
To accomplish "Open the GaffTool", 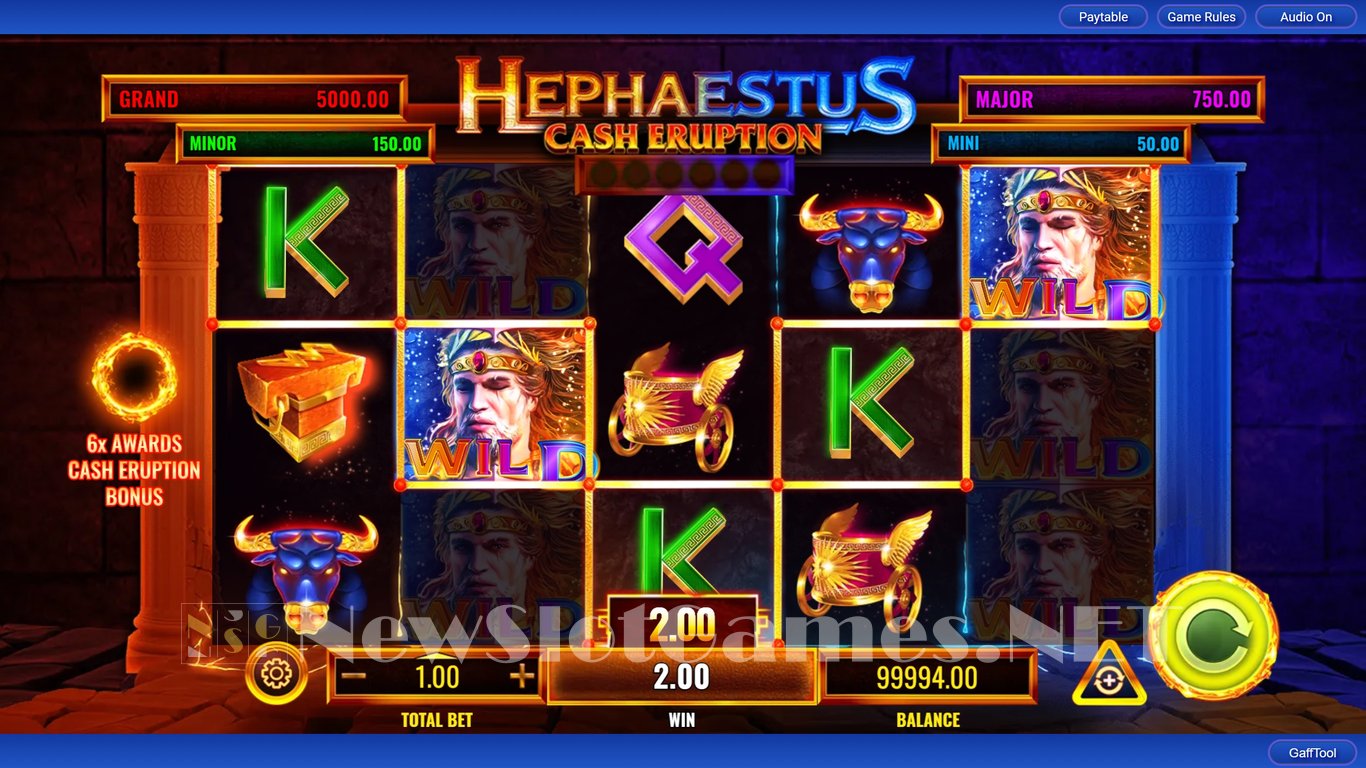I will click(x=1312, y=753).
